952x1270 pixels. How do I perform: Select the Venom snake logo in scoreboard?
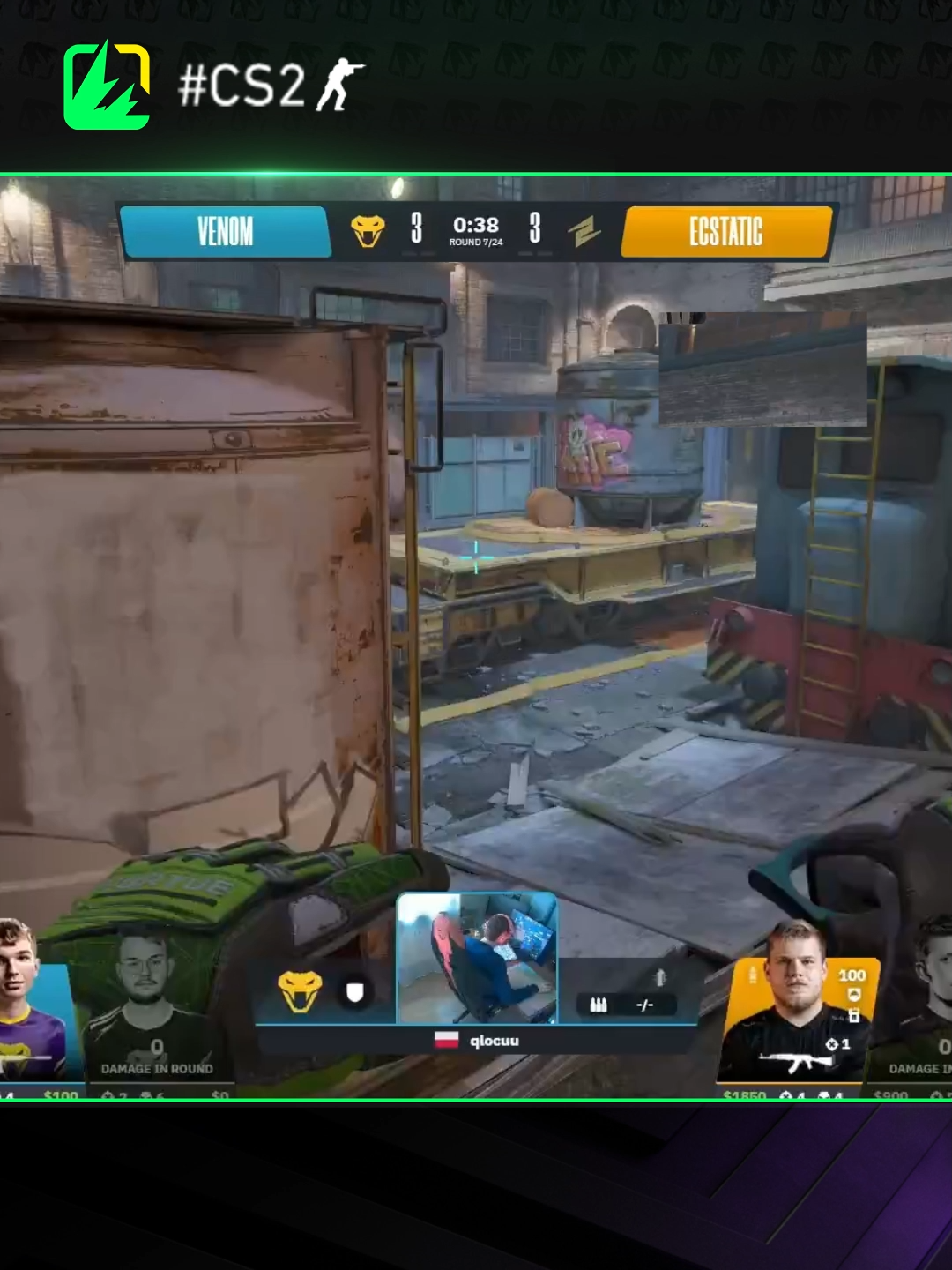pyautogui.click(x=368, y=231)
